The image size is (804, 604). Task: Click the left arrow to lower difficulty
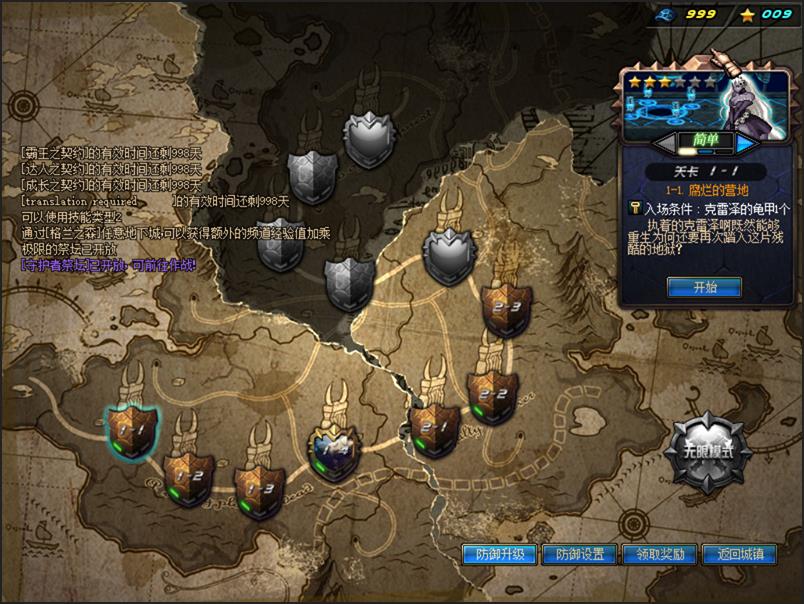[x=664, y=143]
